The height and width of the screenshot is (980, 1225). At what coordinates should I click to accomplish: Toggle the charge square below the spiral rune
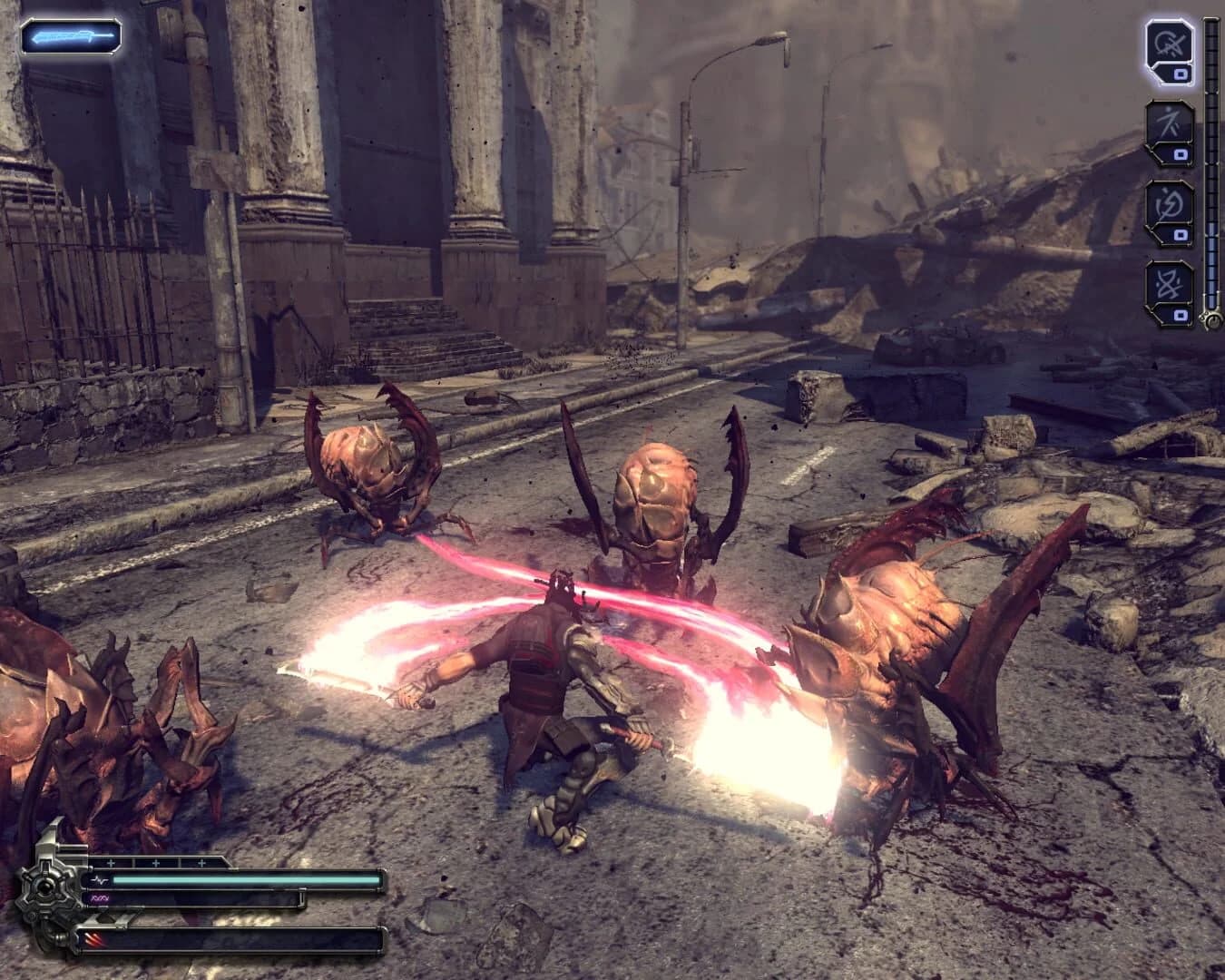pyautogui.click(x=1179, y=235)
